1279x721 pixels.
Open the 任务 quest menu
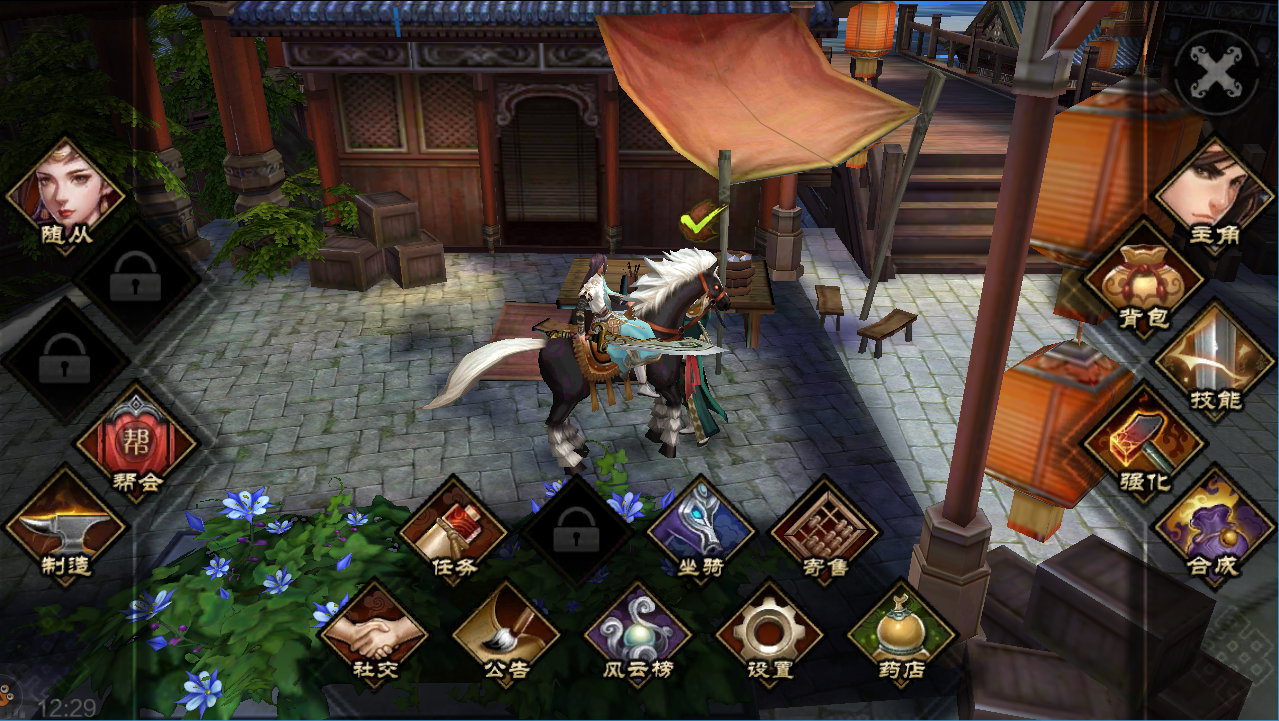[452, 529]
